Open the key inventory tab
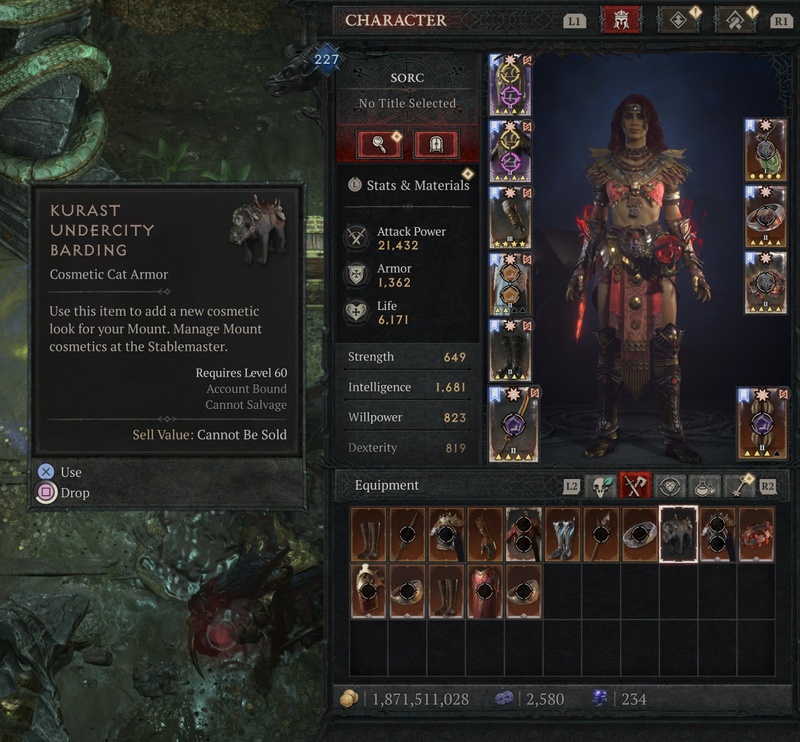Screen dimensions: 800x742 pos(741,486)
